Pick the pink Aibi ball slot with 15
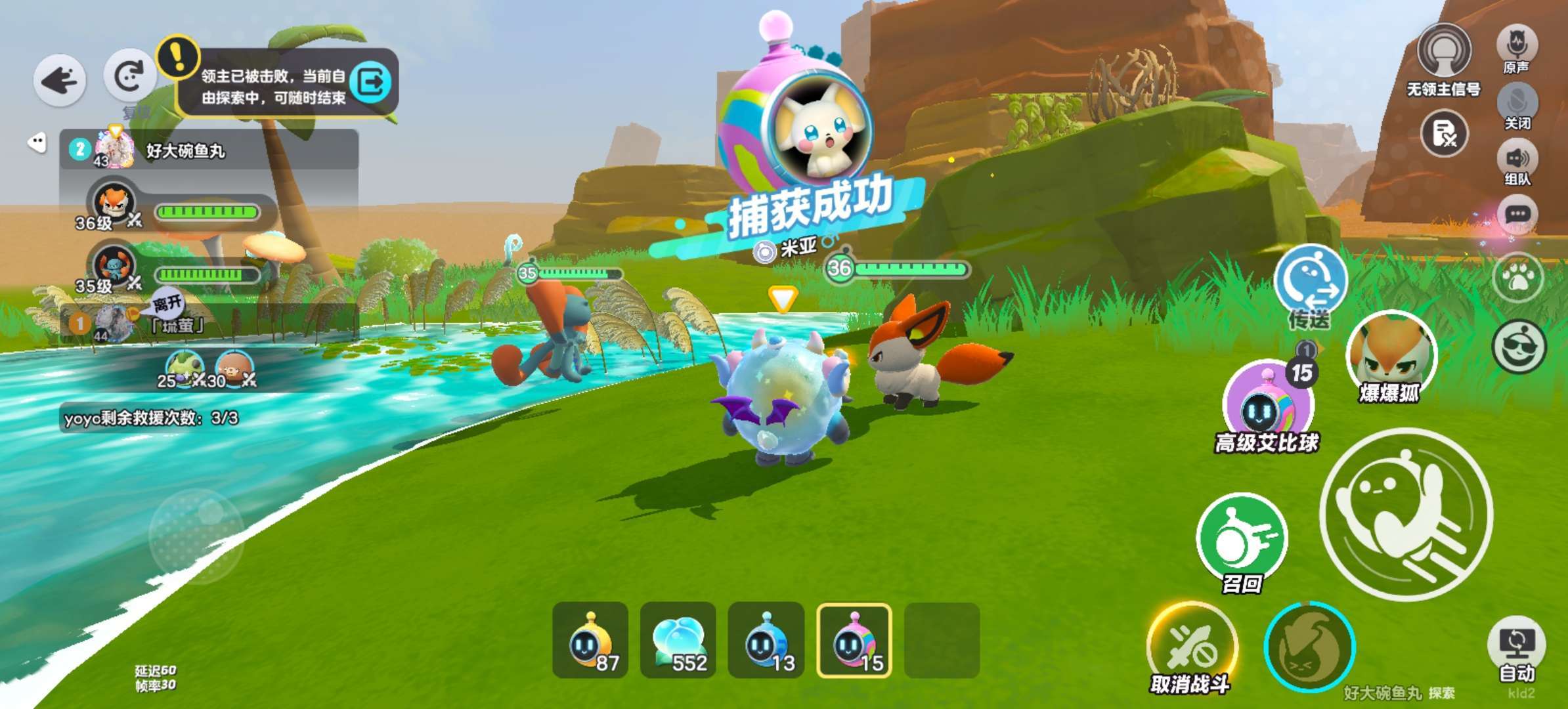Screen dimensions: 1568x709 point(854,640)
